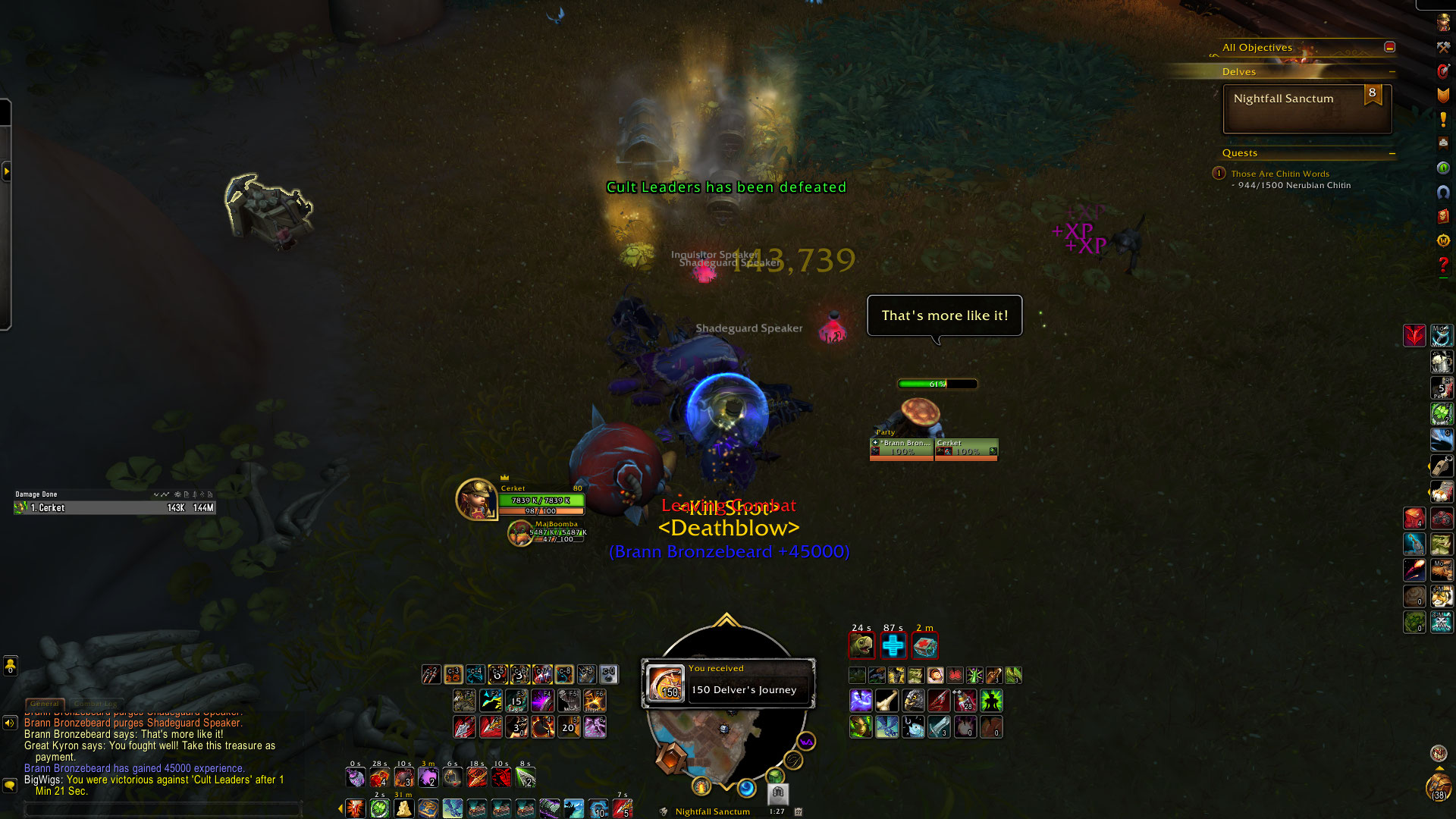Toggle the chat voice speaker button

click(10, 723)
